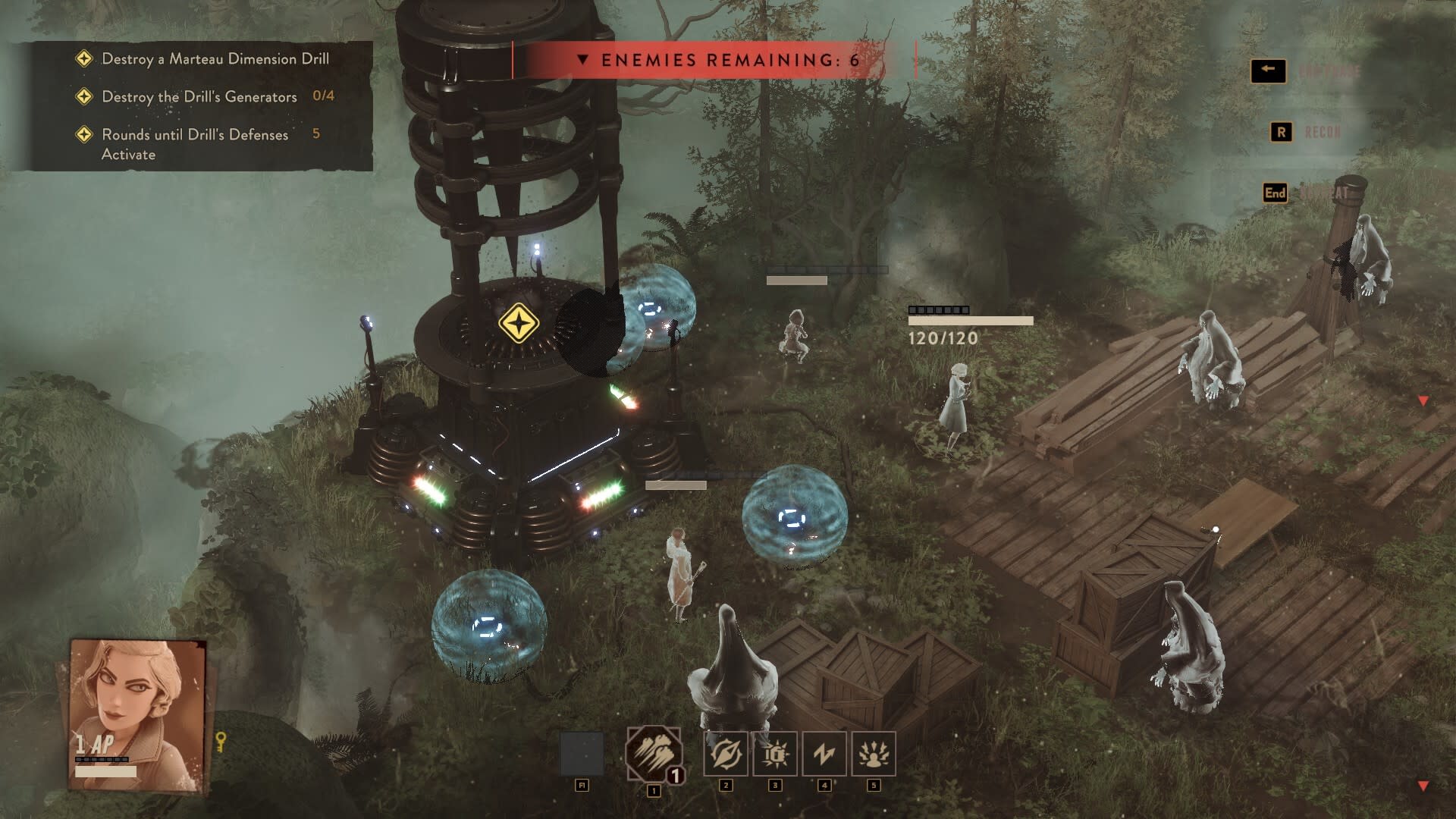The width and height of the screenshot is (1456, 819).
Task: Select the triple fist strike ability
Action: (x=653, y=753)
